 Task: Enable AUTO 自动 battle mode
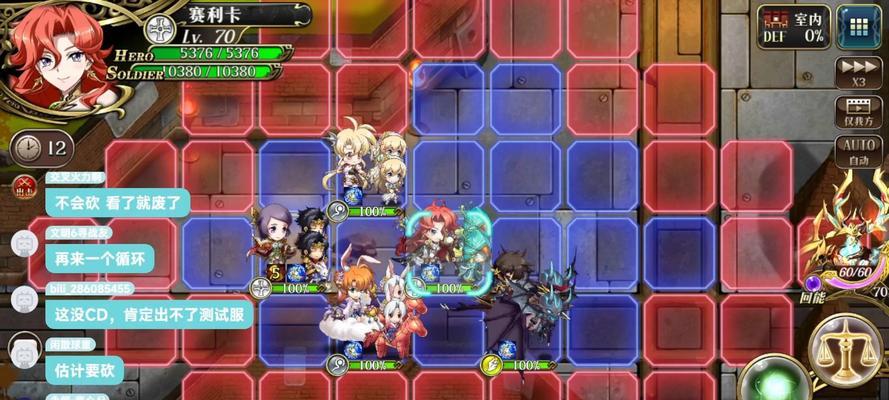pyautogui.click(x=858, y=151)
